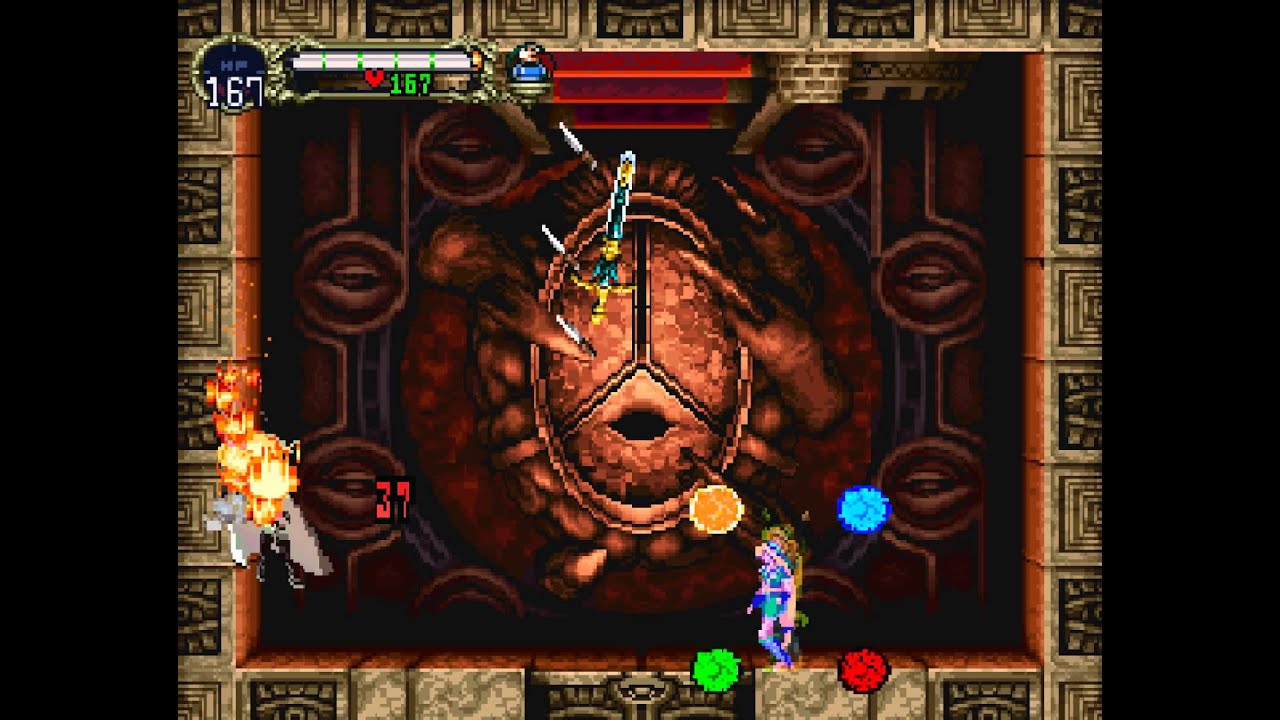Viewport: 1280px width, 720px height.
Task: Click the segmented MP bar at the top
Action: point(380,59)
